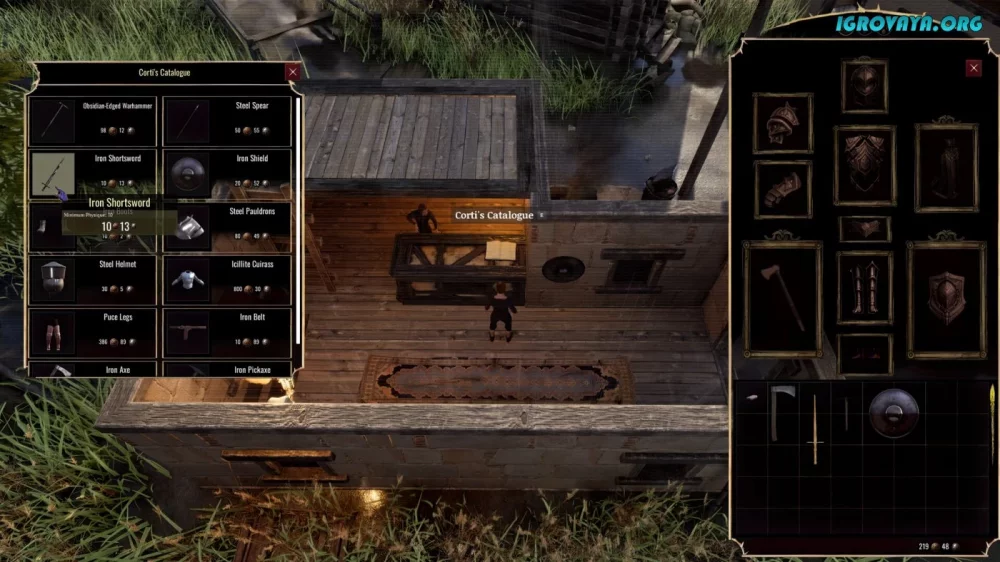Close Corti's Catalogue window
Viewport: 1000px width, 562px height.
292,72
